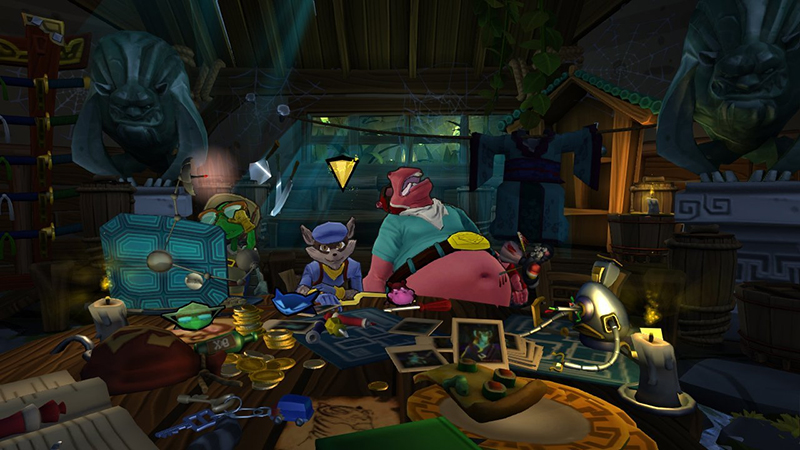
Task: Select Sly Cooper the raccoon character
Action: click(327, 264)
